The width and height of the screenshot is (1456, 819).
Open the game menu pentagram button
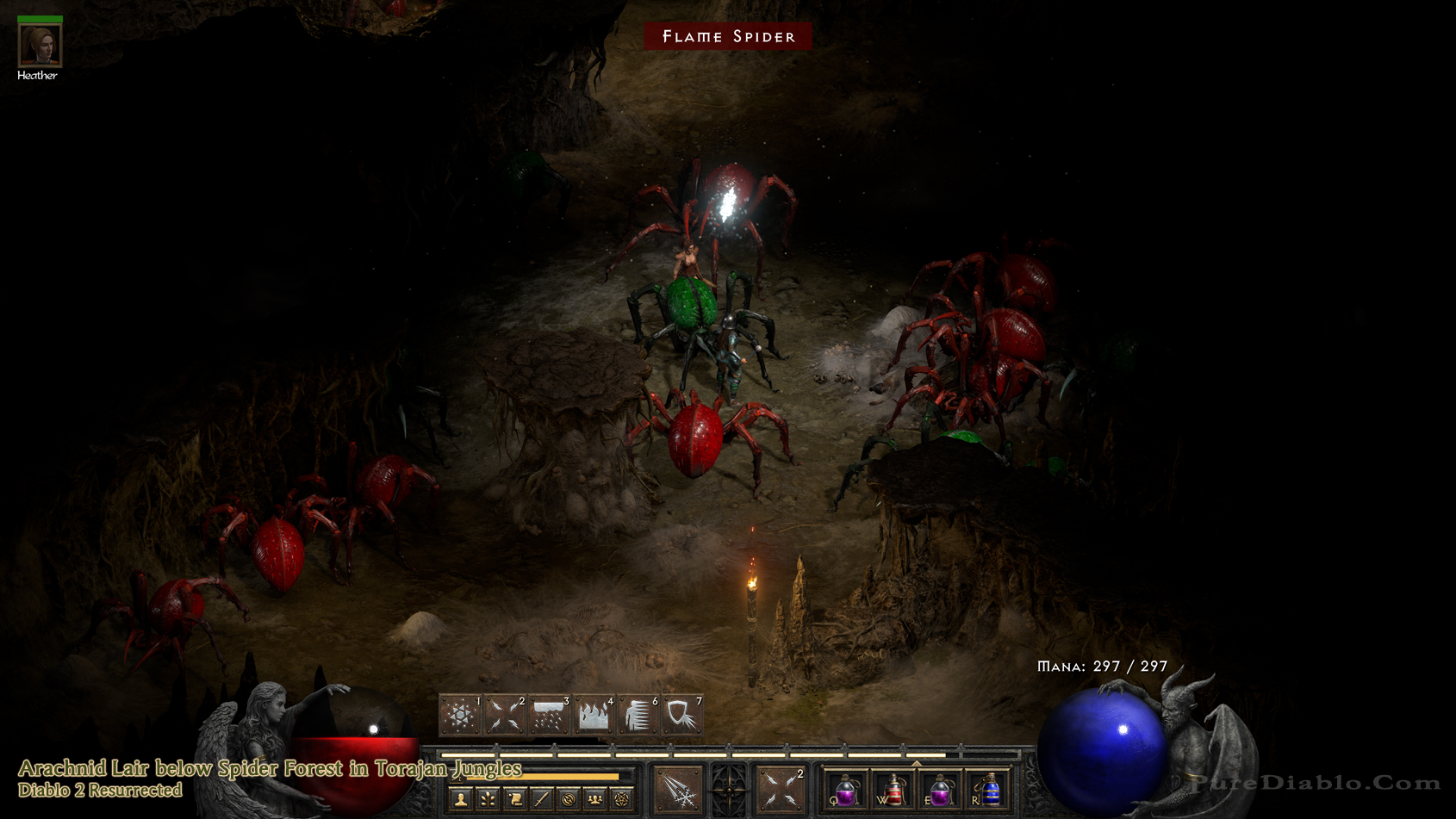pos(622,800)
